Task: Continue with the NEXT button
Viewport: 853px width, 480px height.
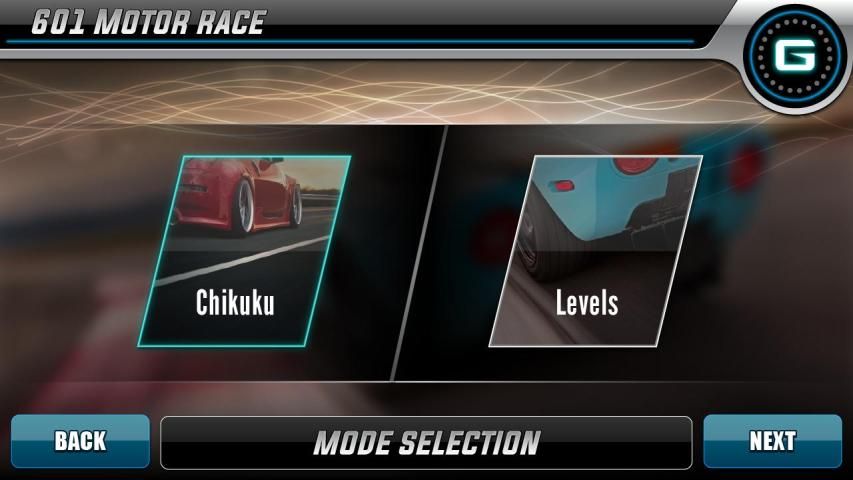Action: (x=772, y=441)
